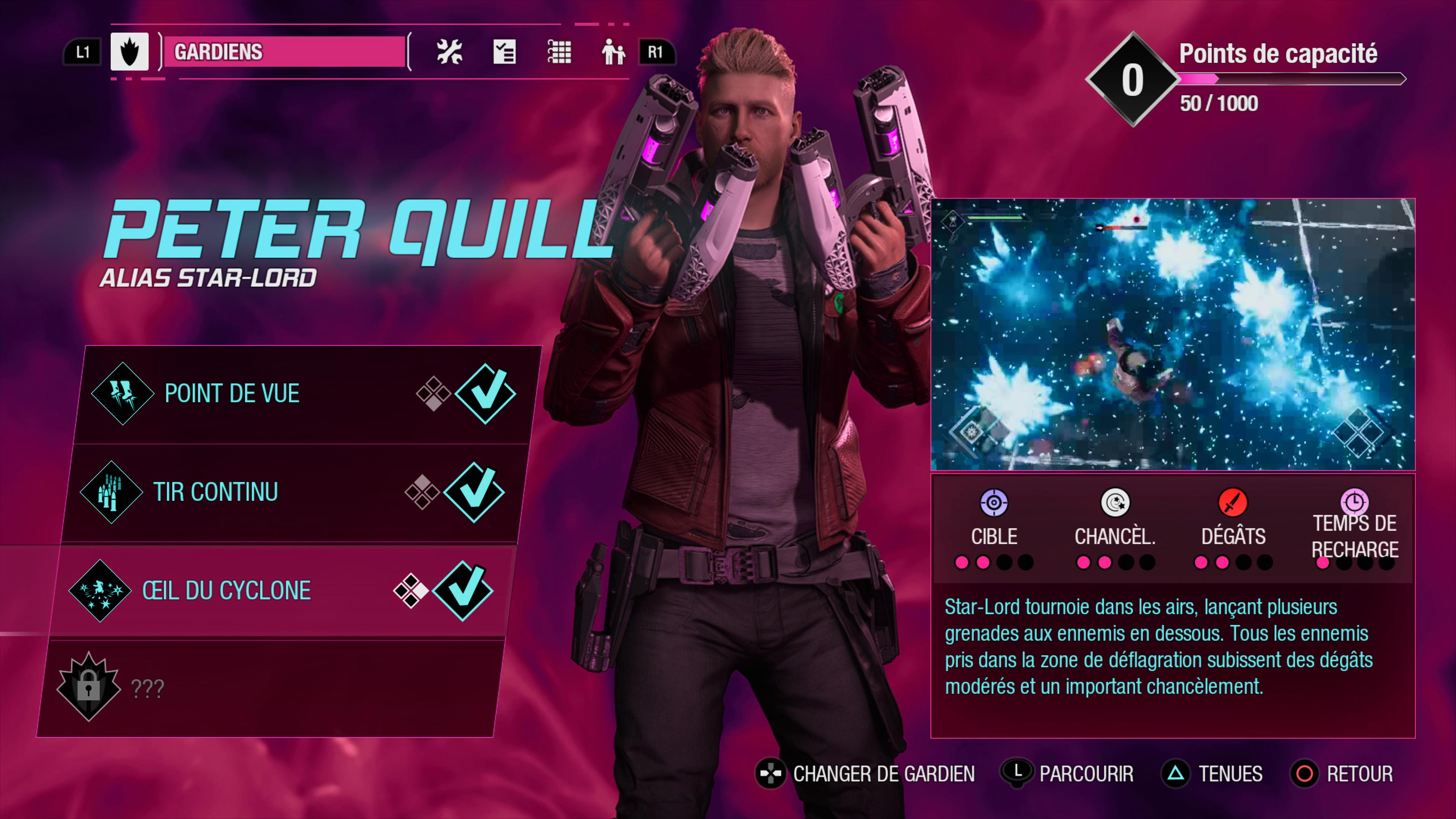Image resolution: width=1456 pixels, height=819 pixels.
Task: Select the Point de Vue ability
Action: click(x=305, y=394)
